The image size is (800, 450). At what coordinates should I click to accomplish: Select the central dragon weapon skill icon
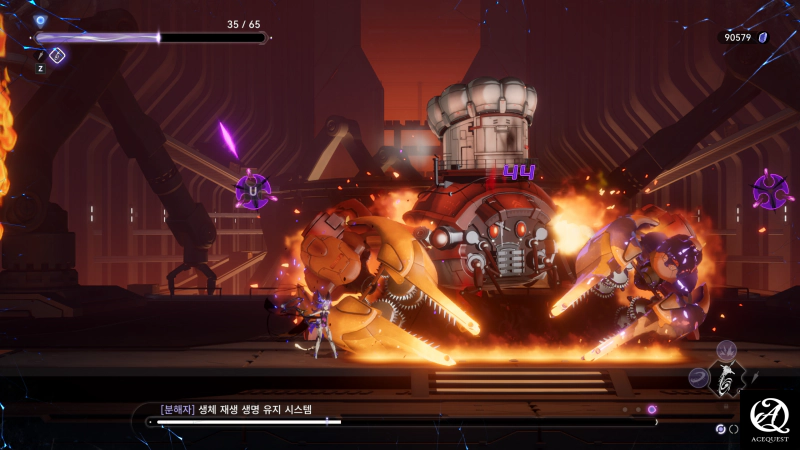click(727, 377)
